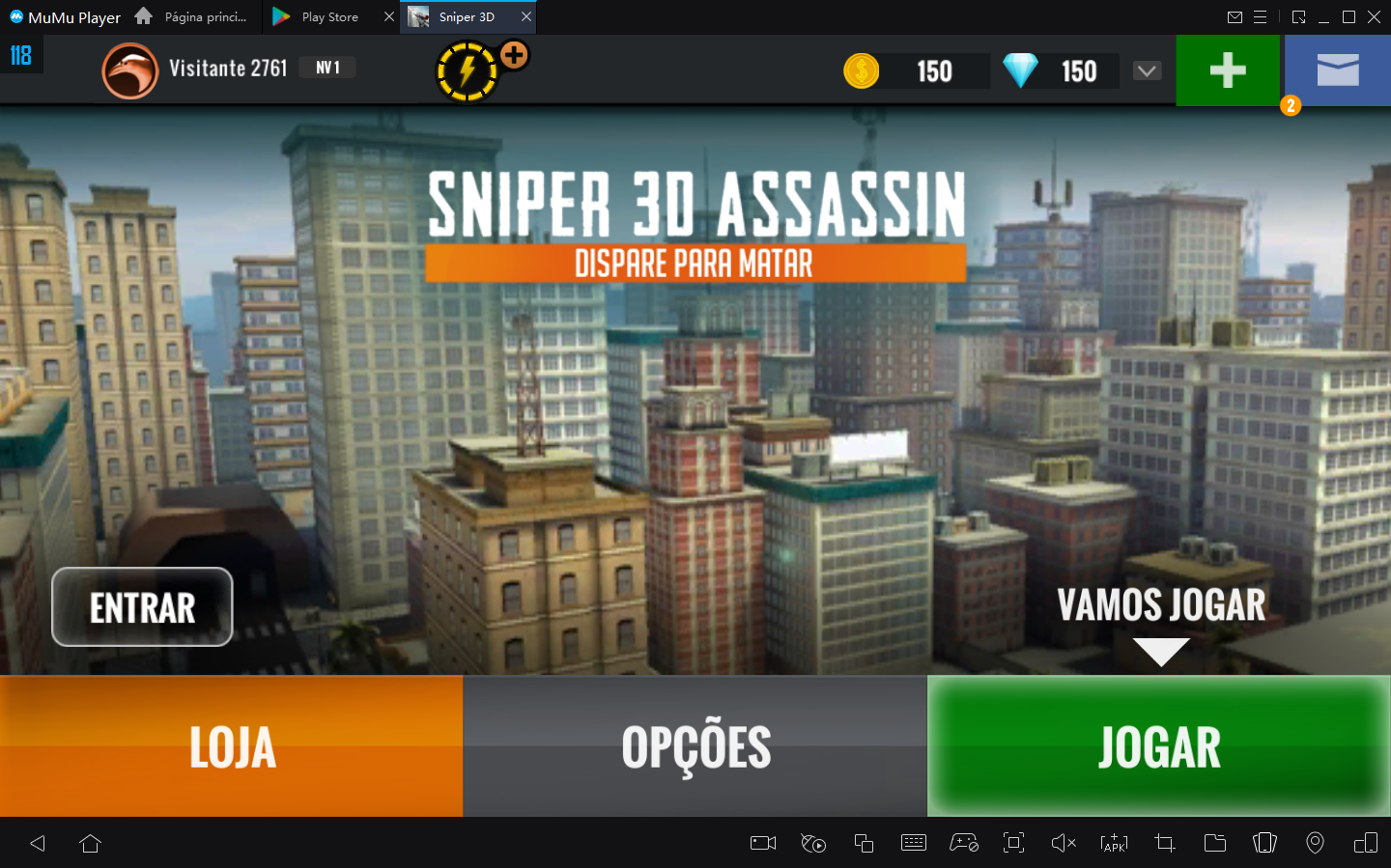Toggle fullscreen mode

tap(1013, 843)
